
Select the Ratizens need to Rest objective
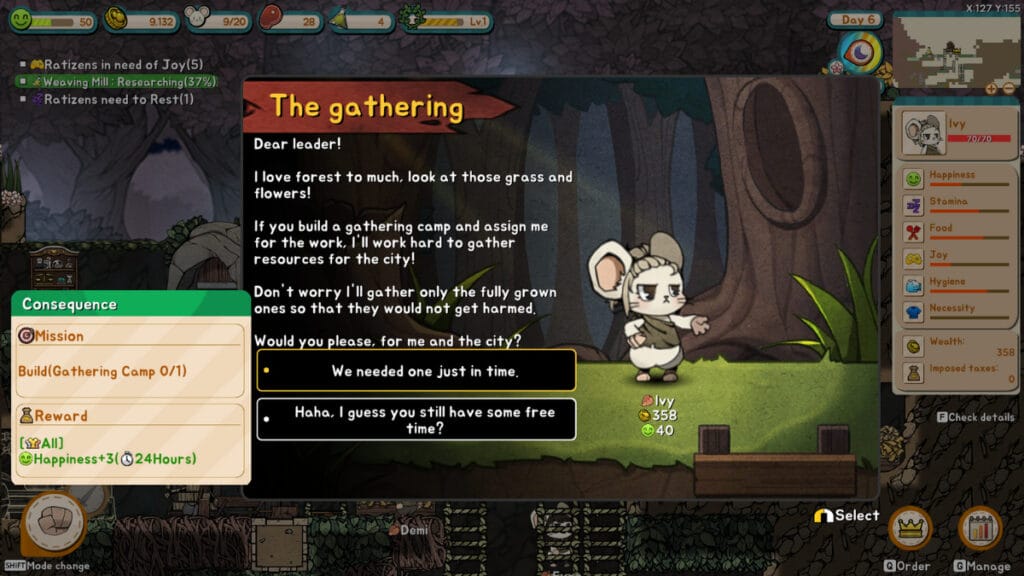pyautogui.click(x=114, y=99)
